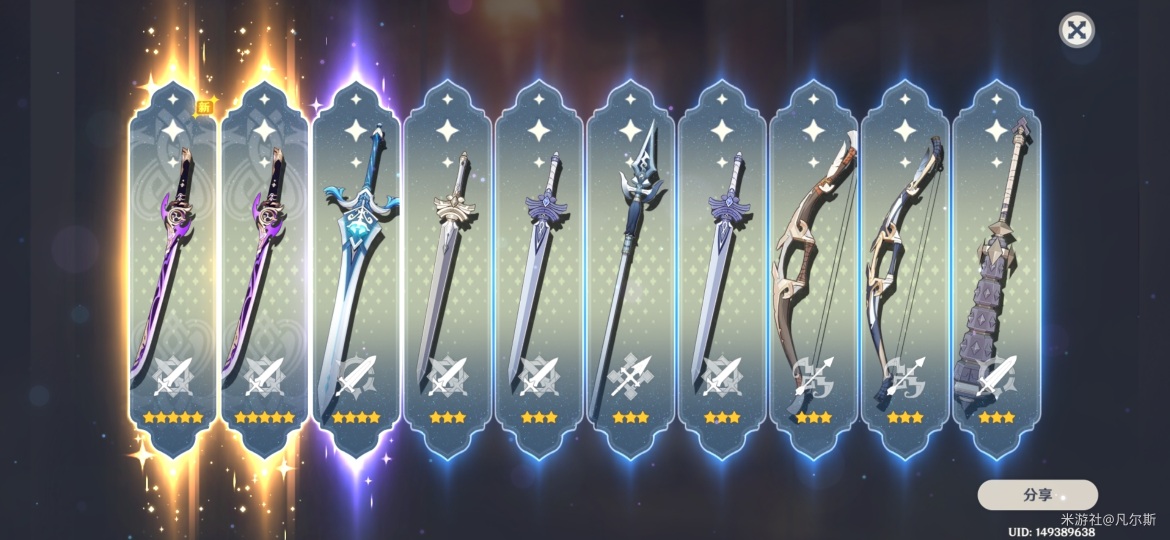This screenshot has height=540, width=1170.
Task: Pick the three-star polearm card
Action: pos(631,270)
